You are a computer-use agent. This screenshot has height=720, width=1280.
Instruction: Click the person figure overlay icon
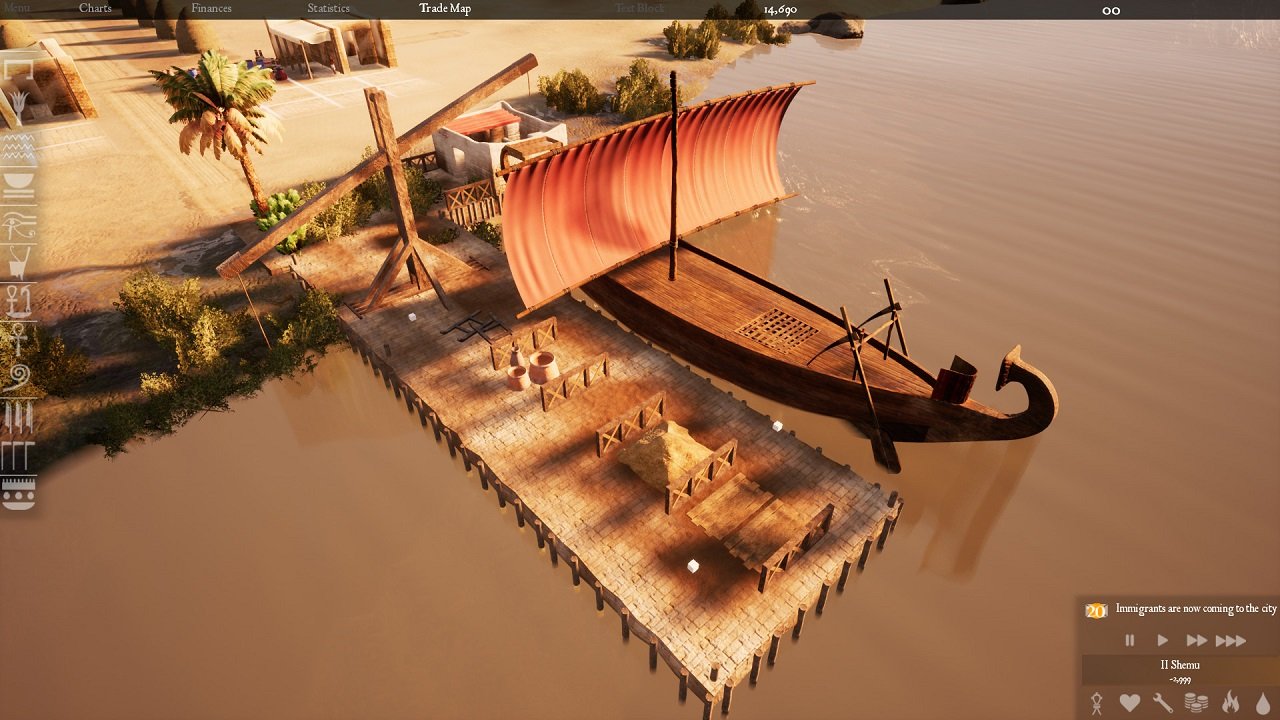[1096, 703]
